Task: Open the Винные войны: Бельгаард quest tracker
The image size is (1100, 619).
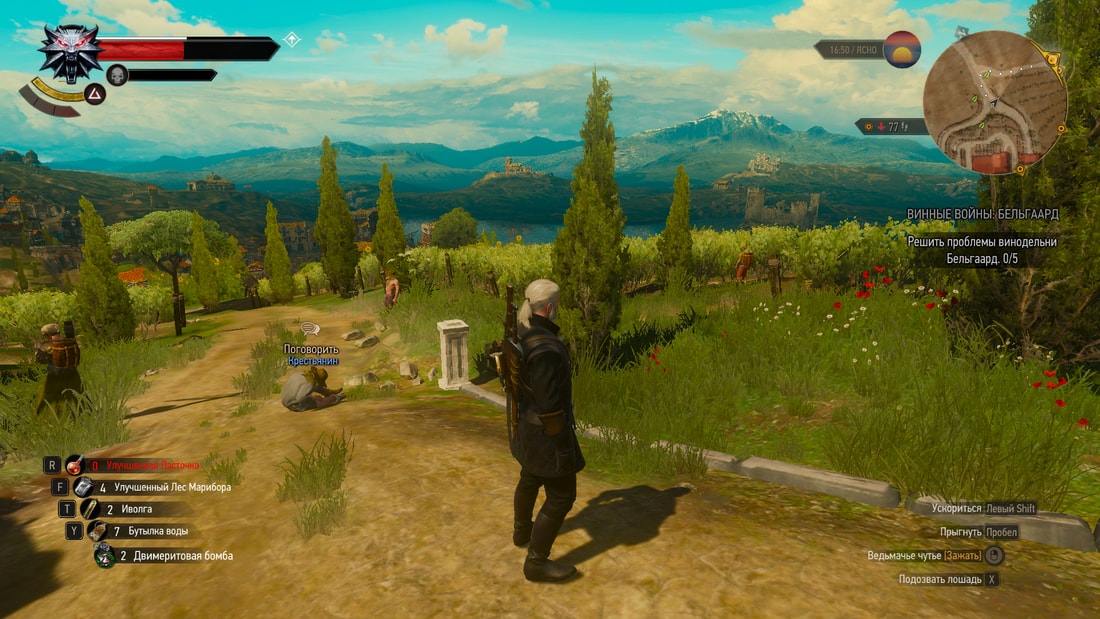Action: point(982,214)
